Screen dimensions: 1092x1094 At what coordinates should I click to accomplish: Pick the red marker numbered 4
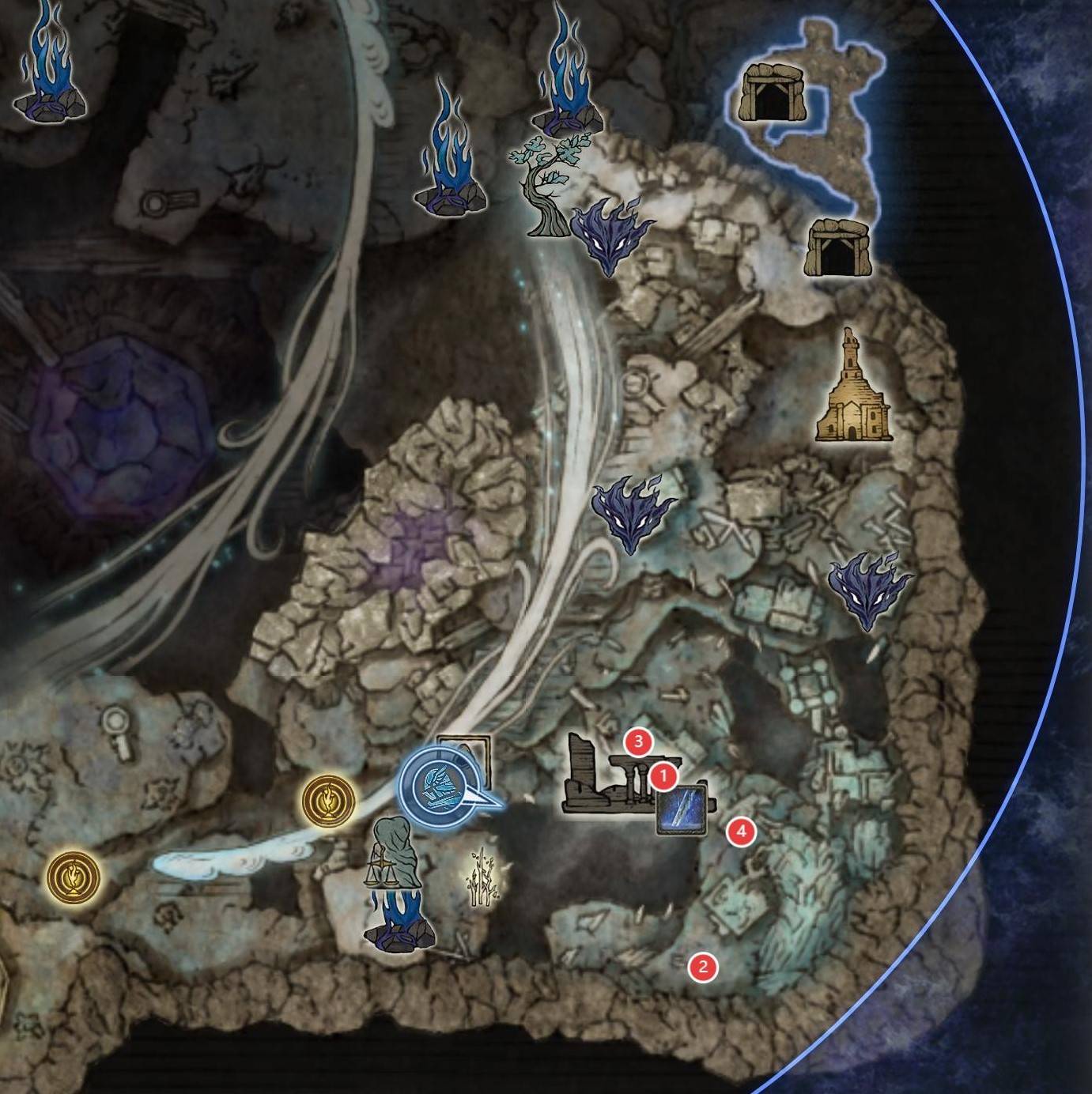click(741, 831)
